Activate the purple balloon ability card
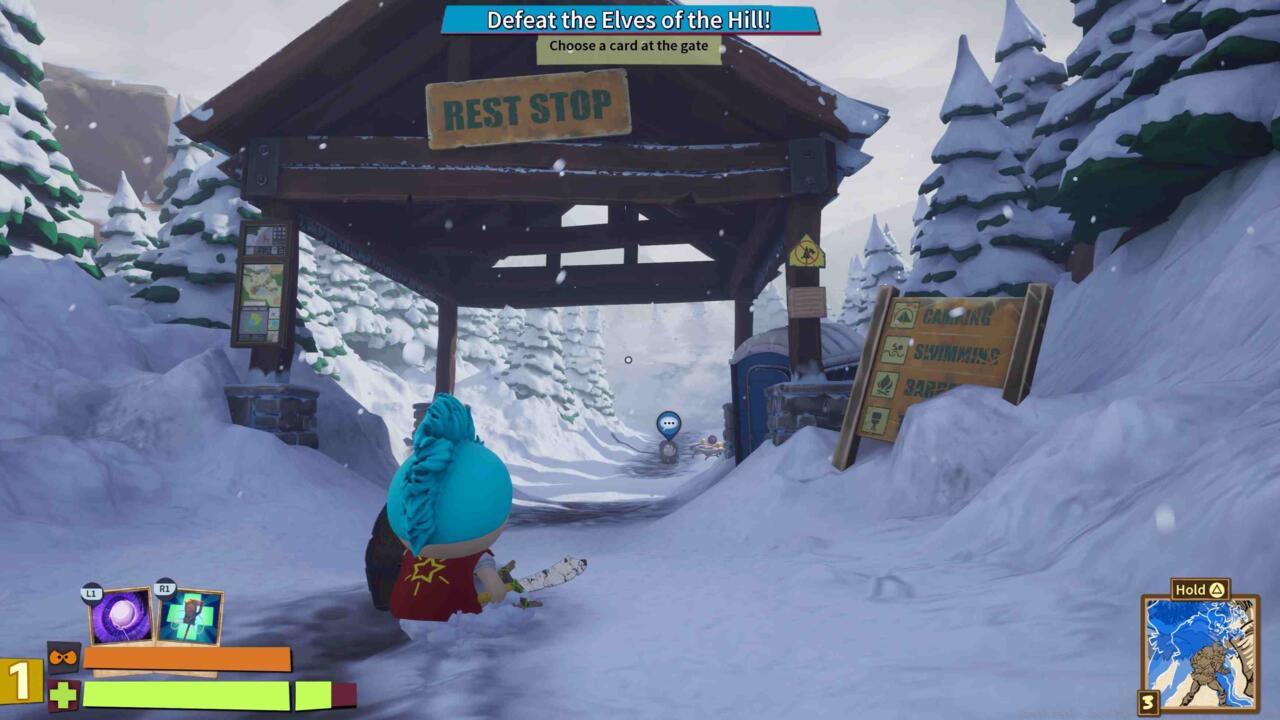 (x=122, y=617)
